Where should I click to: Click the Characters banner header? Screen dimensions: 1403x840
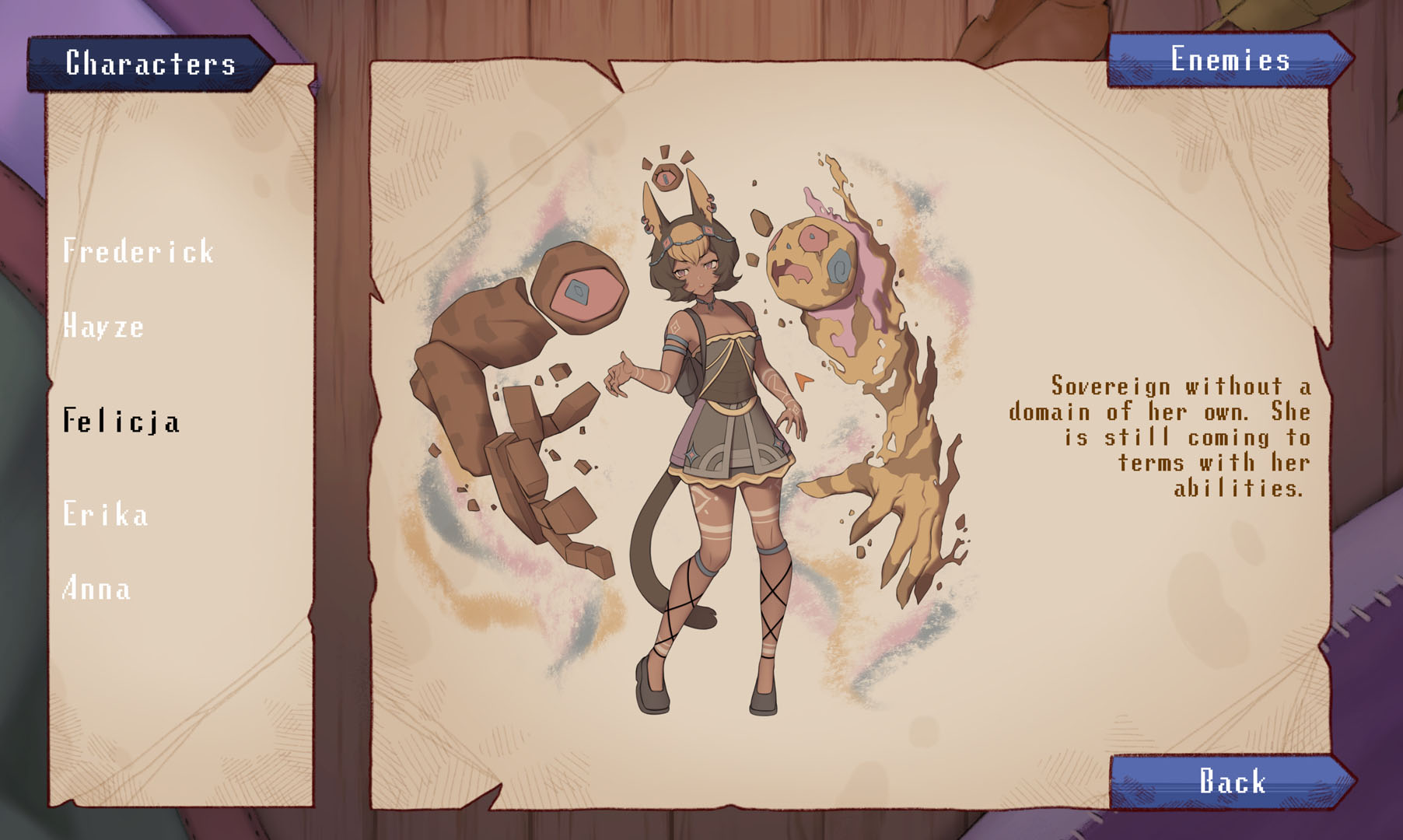[x=150, y=58]
